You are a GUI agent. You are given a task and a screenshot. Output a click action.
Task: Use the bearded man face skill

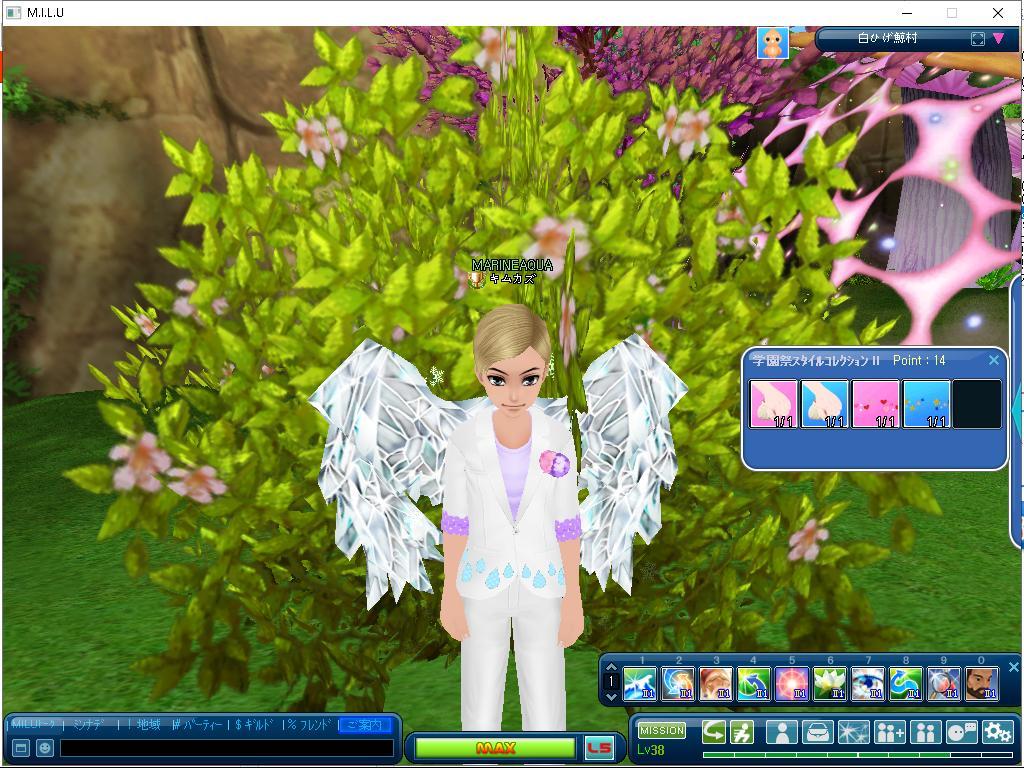(x=981, y=684)
